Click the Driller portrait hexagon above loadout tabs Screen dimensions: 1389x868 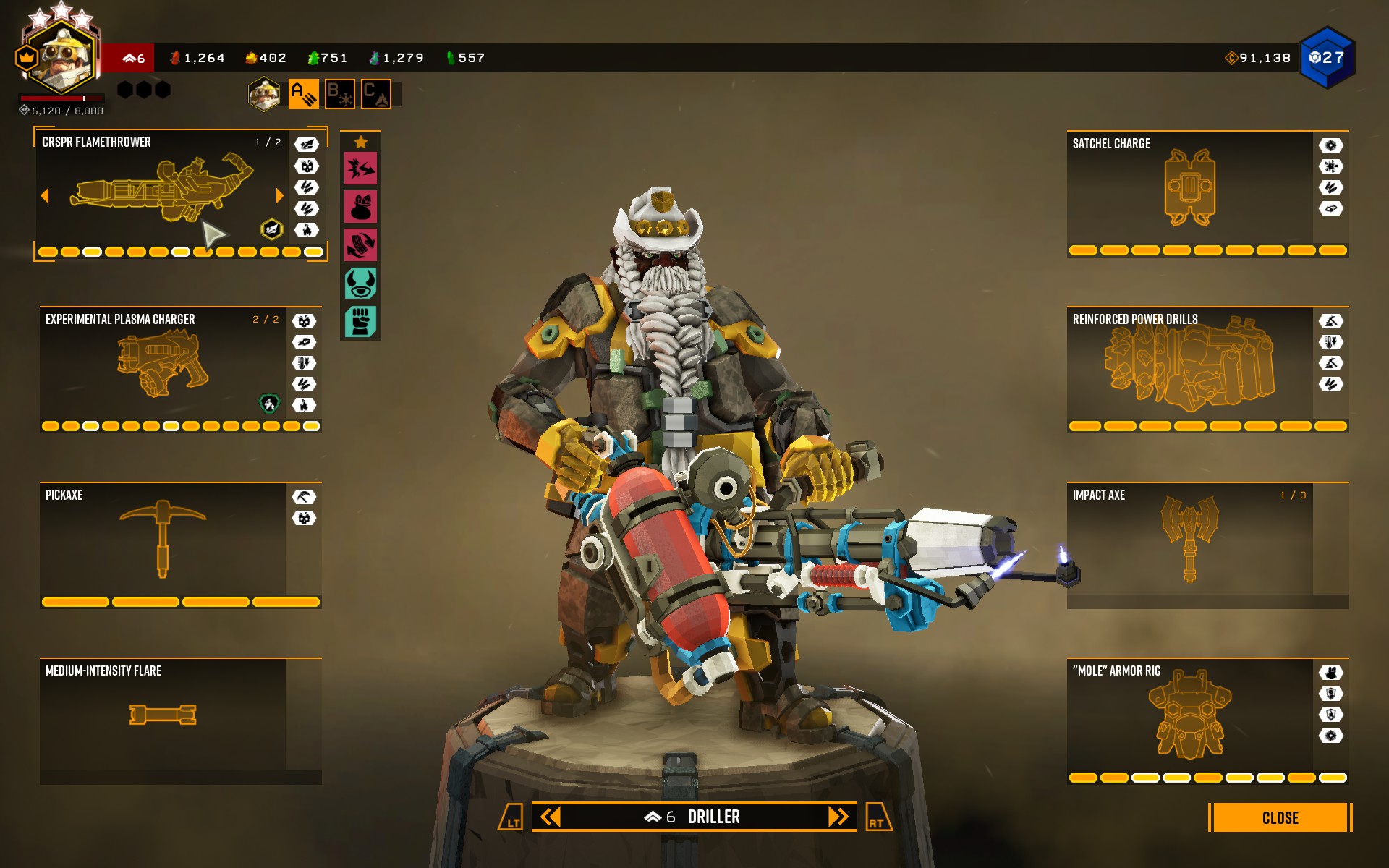pyautogui.click(x=265, y=93)
